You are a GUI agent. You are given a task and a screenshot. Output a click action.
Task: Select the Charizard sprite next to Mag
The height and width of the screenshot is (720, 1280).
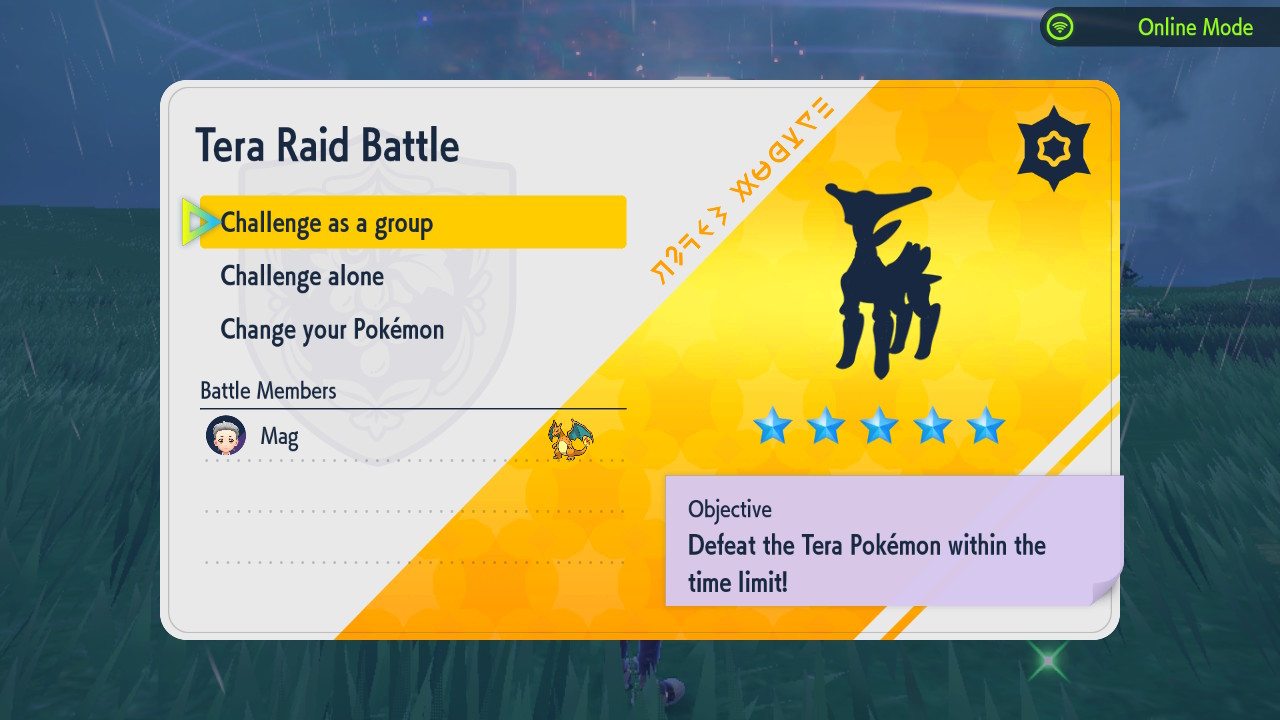[x=567, y=437]
